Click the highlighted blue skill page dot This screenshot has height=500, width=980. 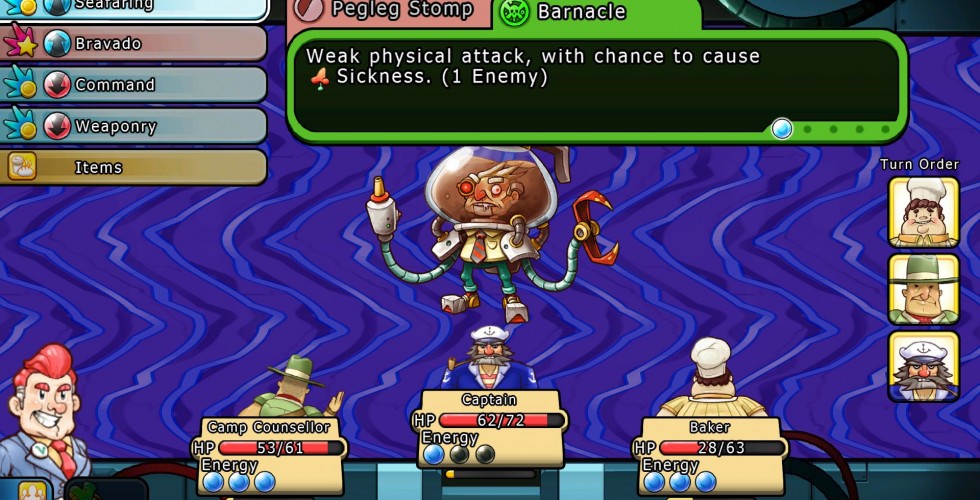[x=782, y=128]
